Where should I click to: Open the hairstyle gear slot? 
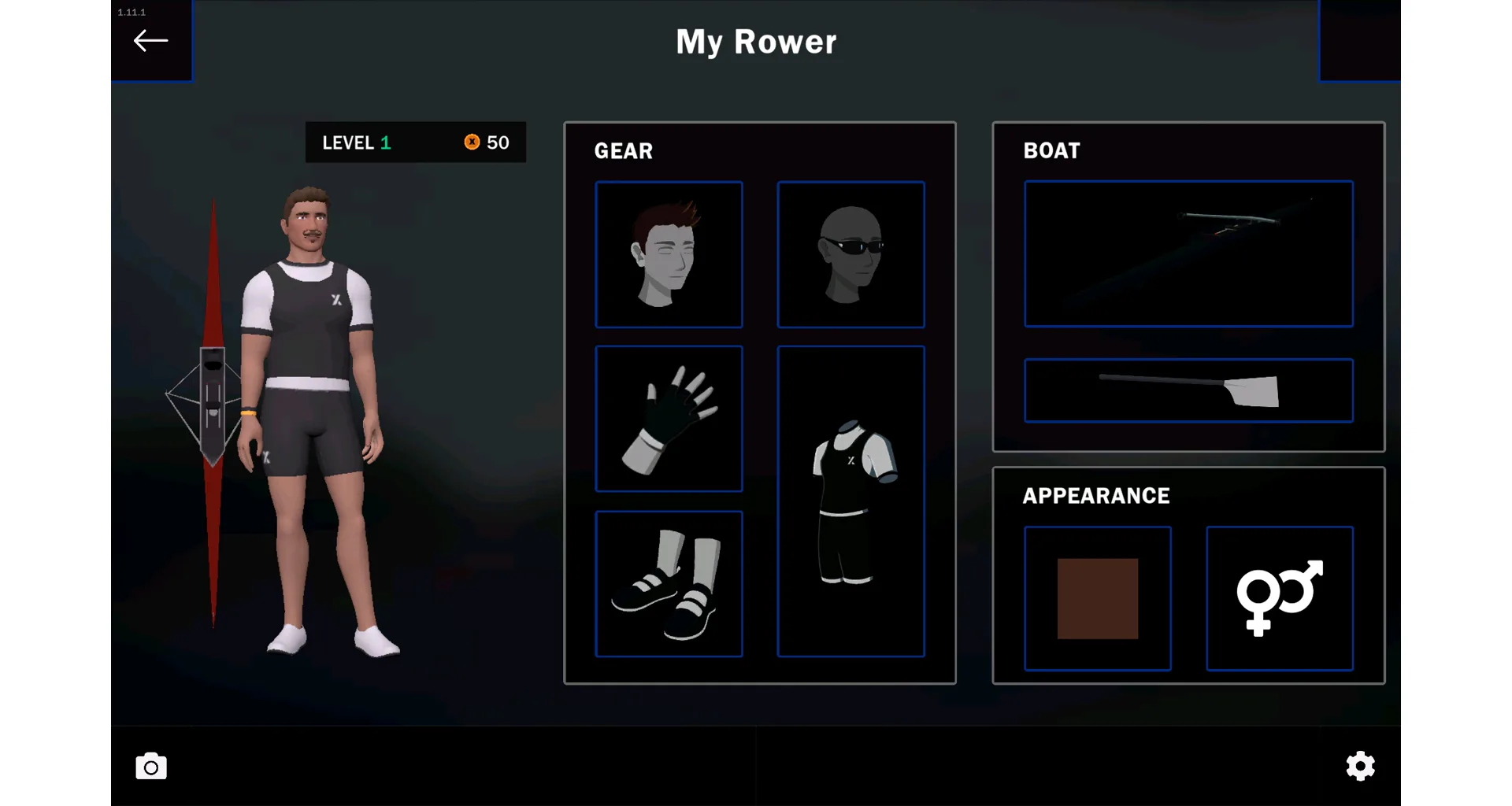point(669,254)
